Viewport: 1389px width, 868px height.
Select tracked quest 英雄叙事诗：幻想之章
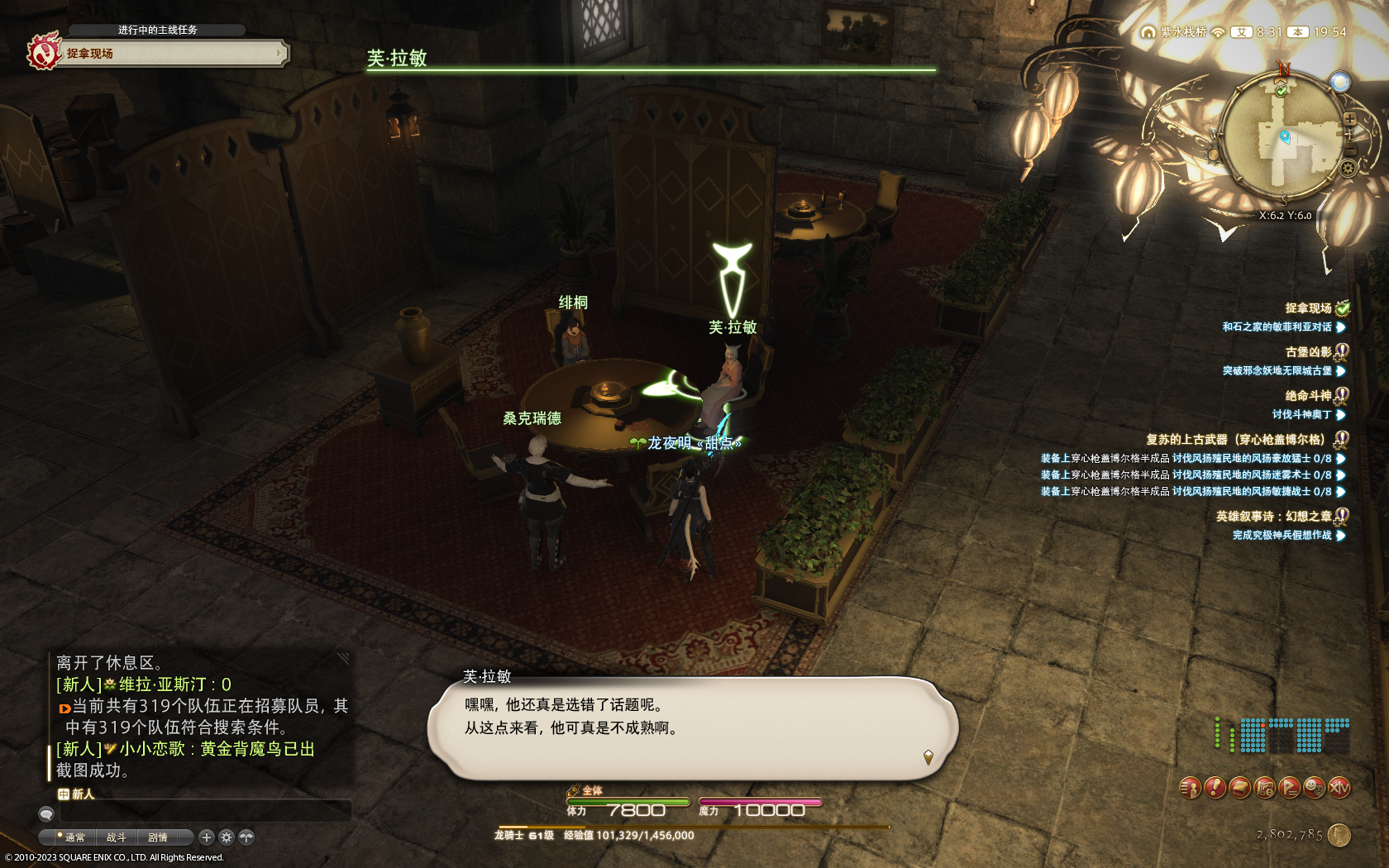point(1273,517)
